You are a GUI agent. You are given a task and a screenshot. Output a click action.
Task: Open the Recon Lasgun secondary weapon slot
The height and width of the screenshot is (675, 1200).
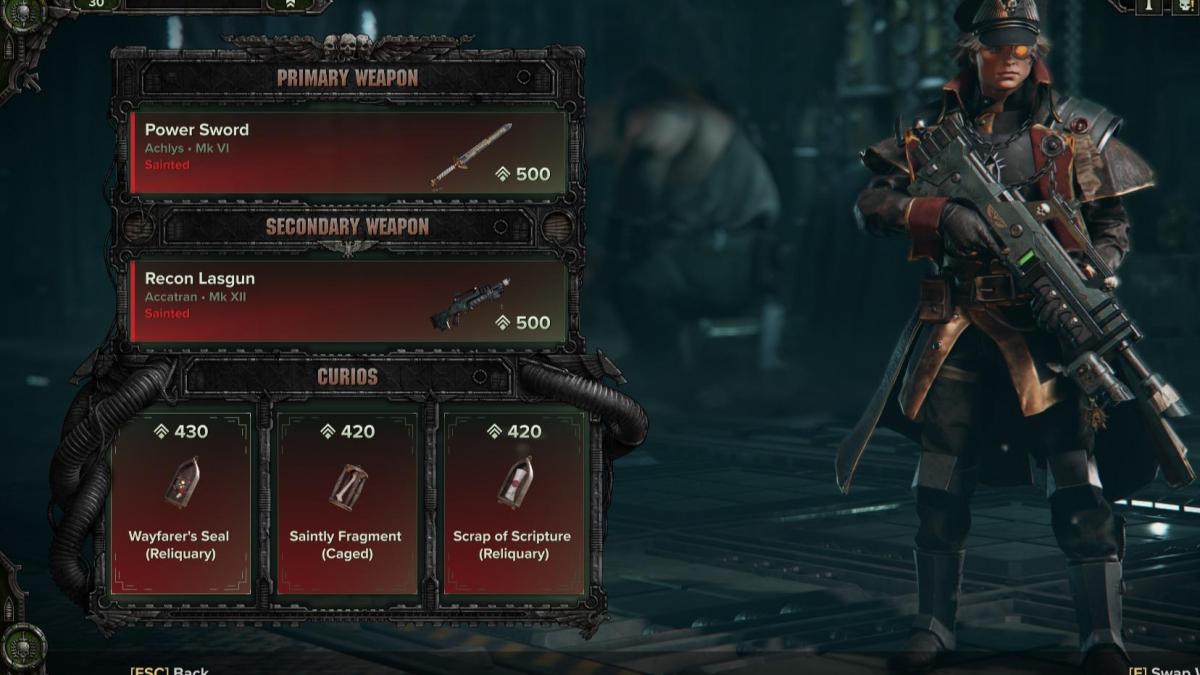(x=348, y=301)
